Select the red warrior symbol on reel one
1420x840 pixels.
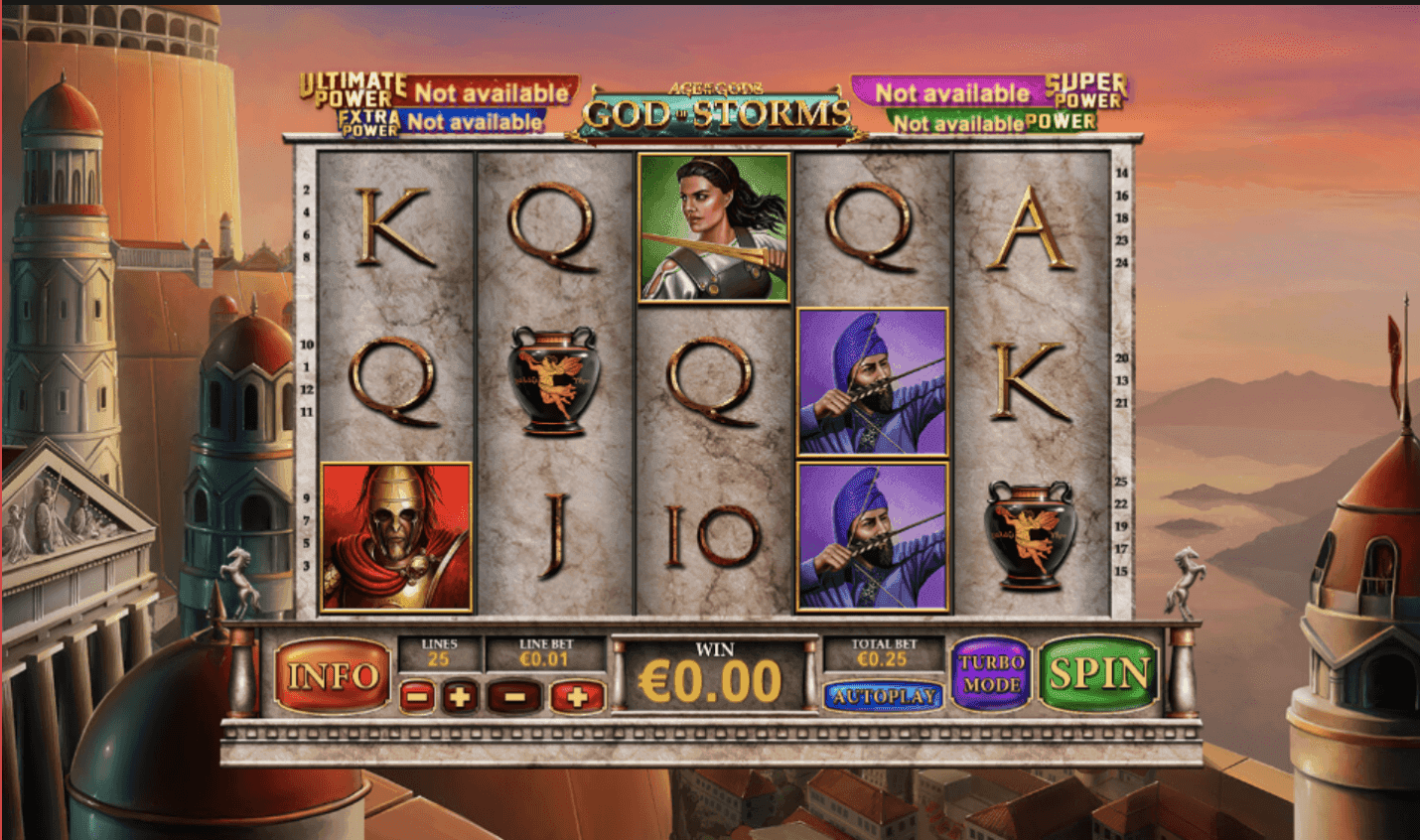[x=397, y=536]
